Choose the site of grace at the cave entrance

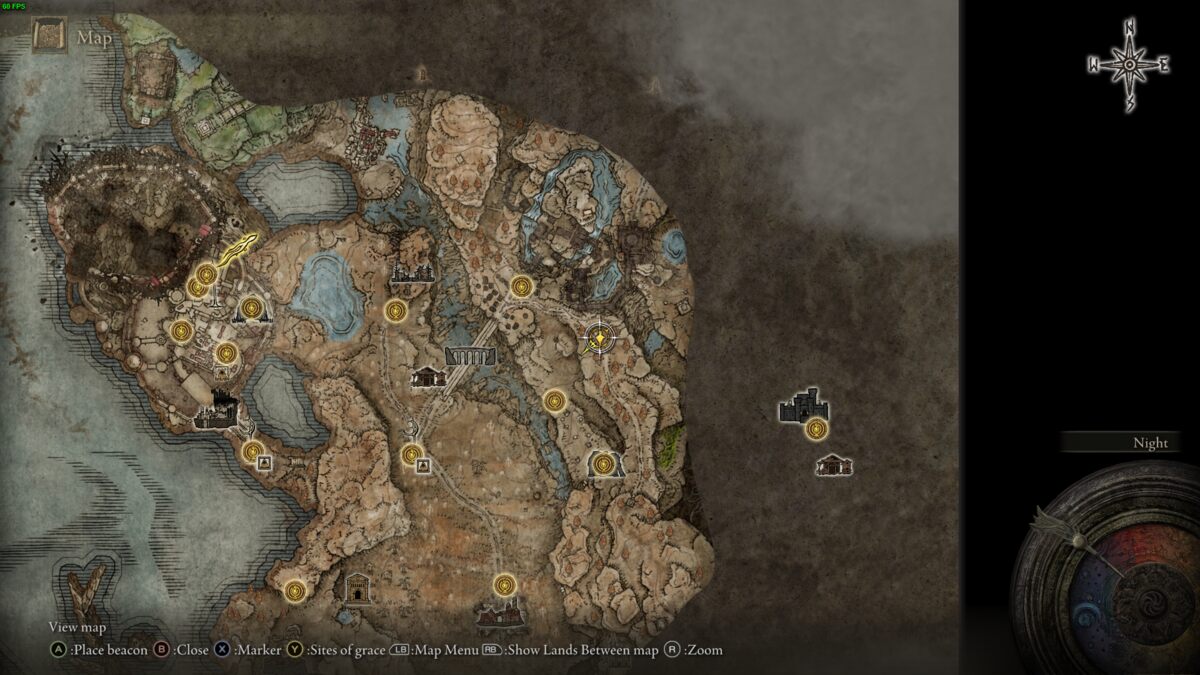602,464
